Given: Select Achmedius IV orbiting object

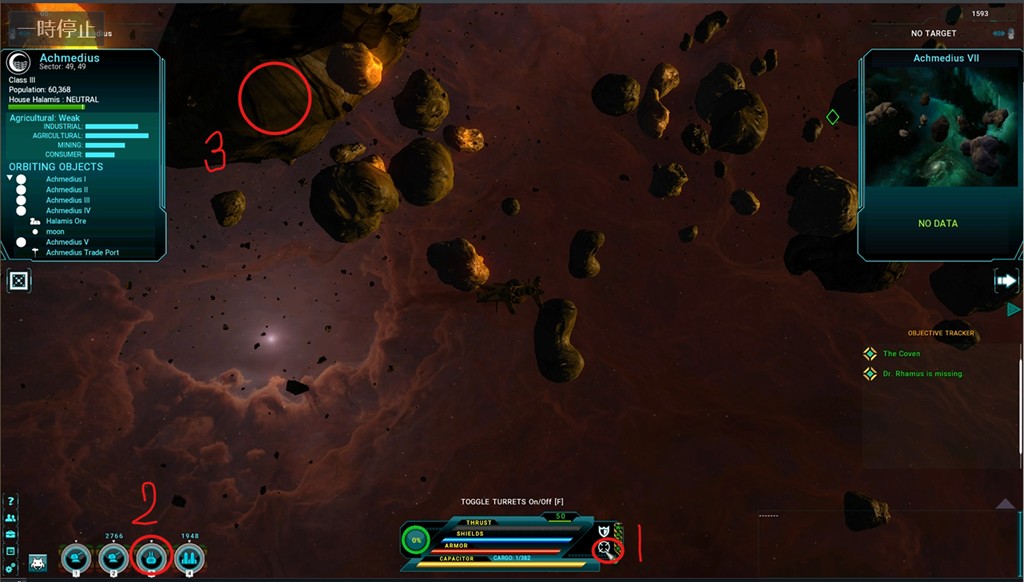Looking at the screenshot, I should pyautogui.click(x=68, y=211).
